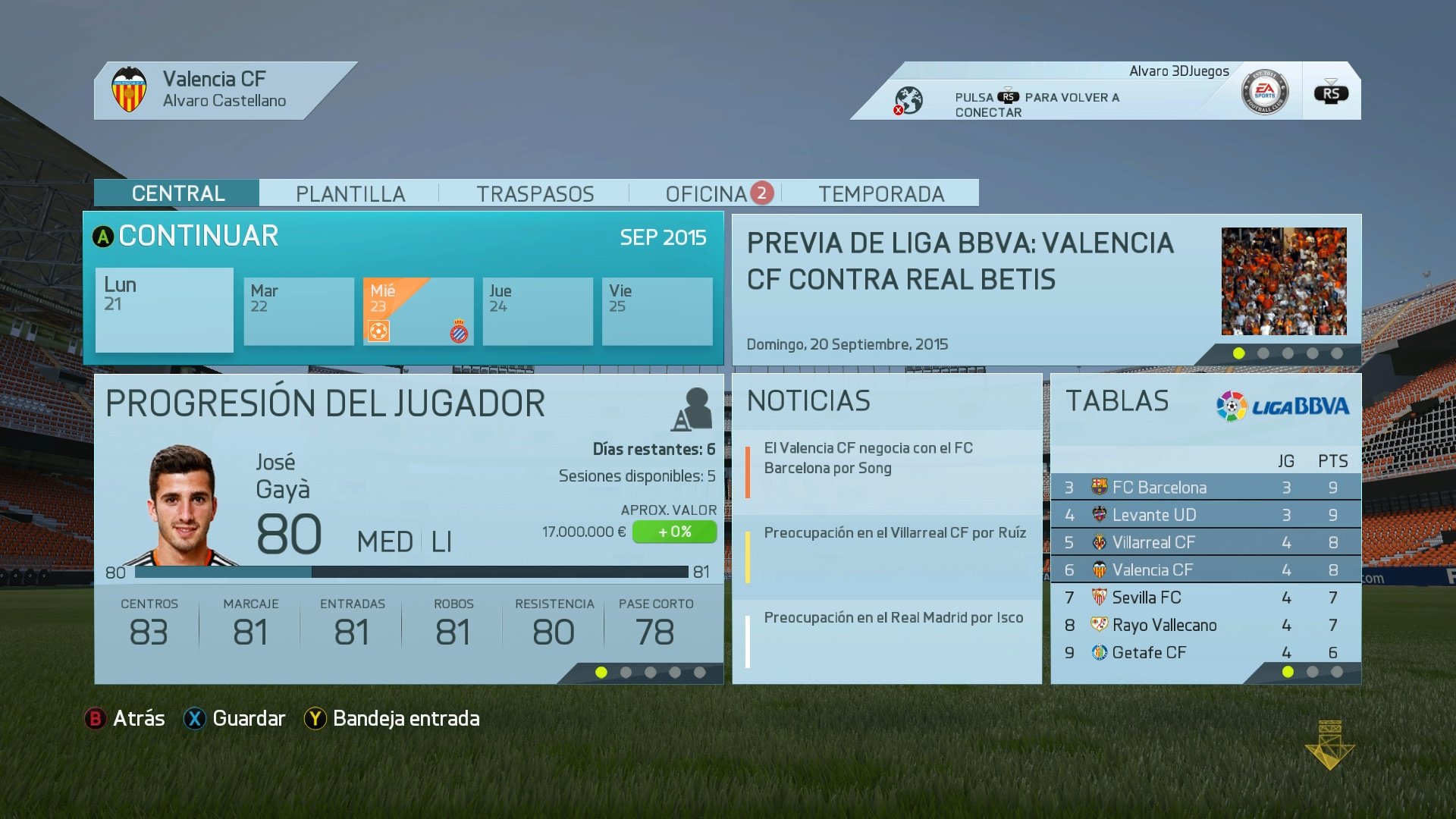The width and height of the screenshot is (1456, 819).
Task: Click the Valencia CF club crest
Action: click(130, 89)
